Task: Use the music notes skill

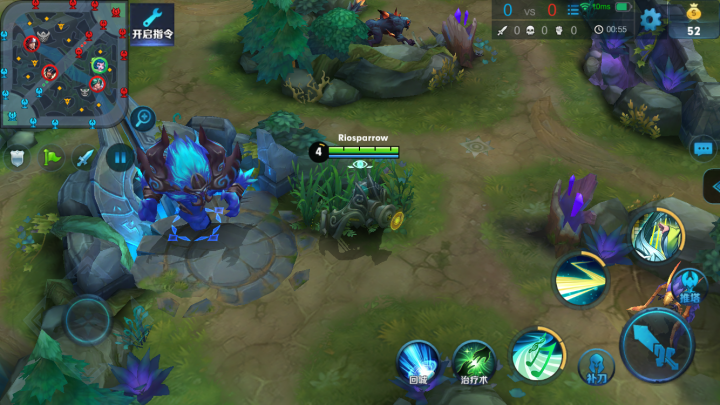Action: (535, 354)
